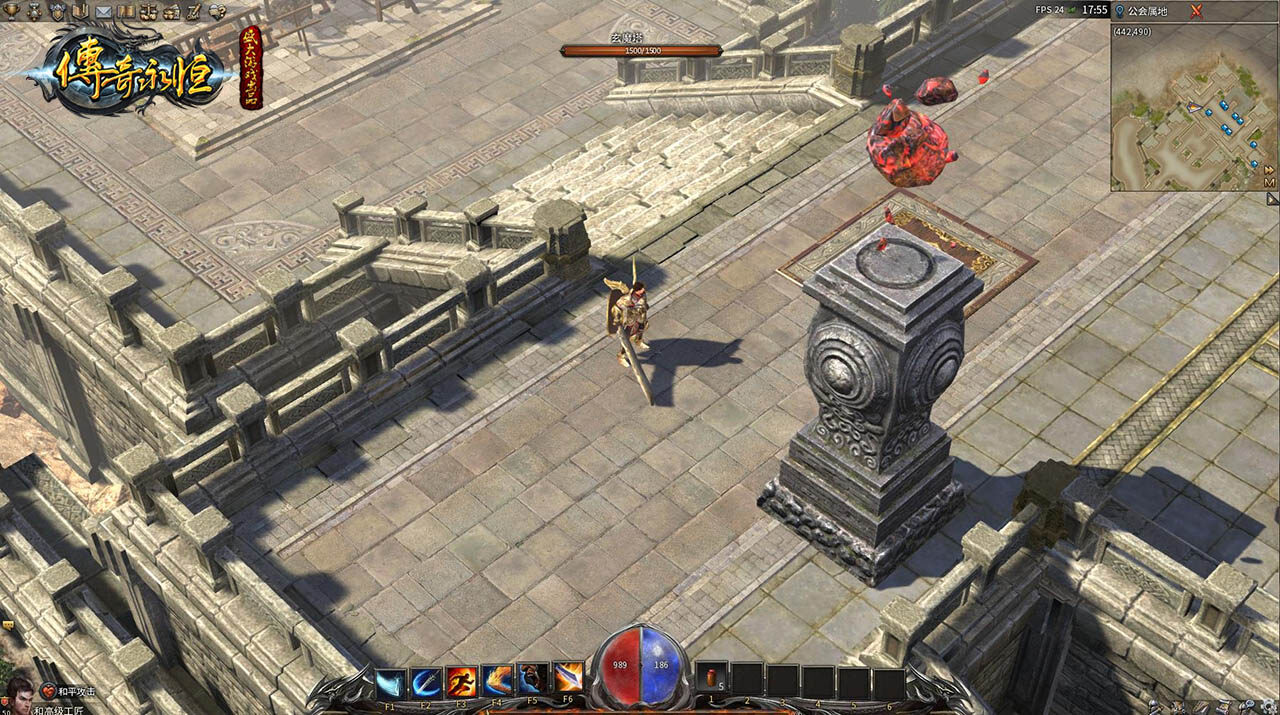The image size is (1280, 715).
Task: Use the F5 warrior skill icon
Action: 532,680
